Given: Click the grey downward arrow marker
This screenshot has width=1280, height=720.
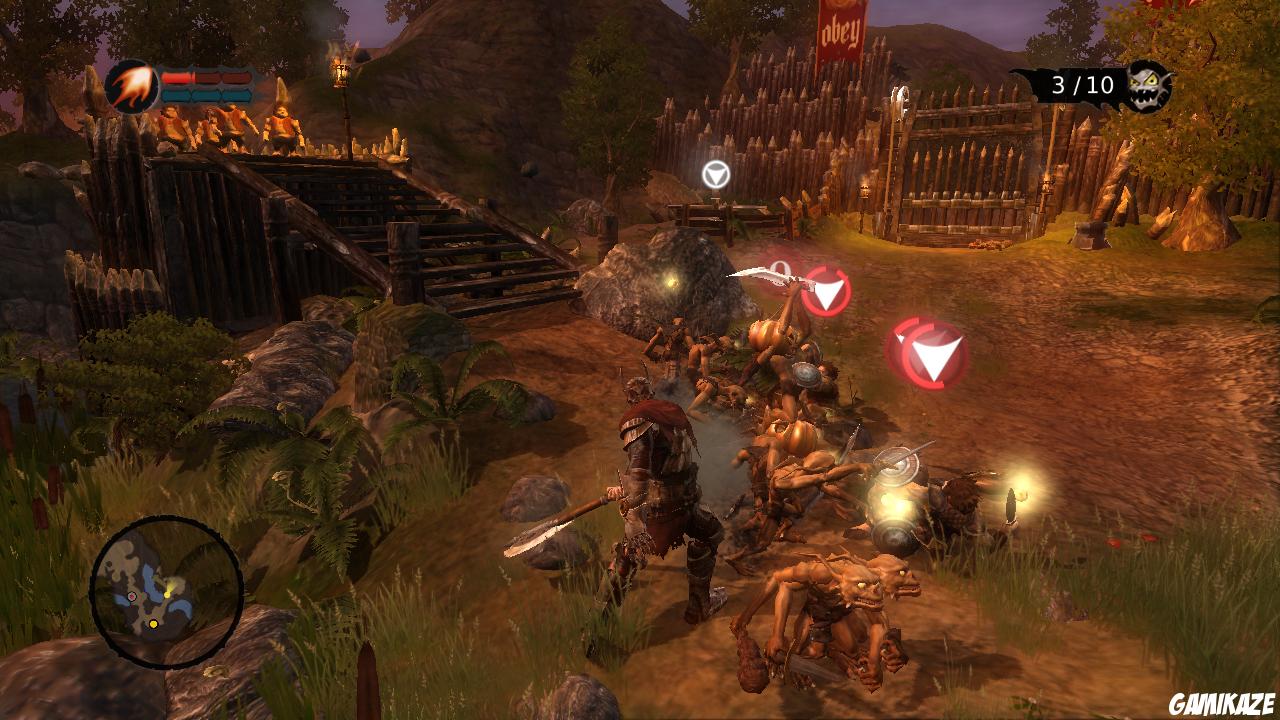Looking at the screenshot, I should [x=715, y=174].
